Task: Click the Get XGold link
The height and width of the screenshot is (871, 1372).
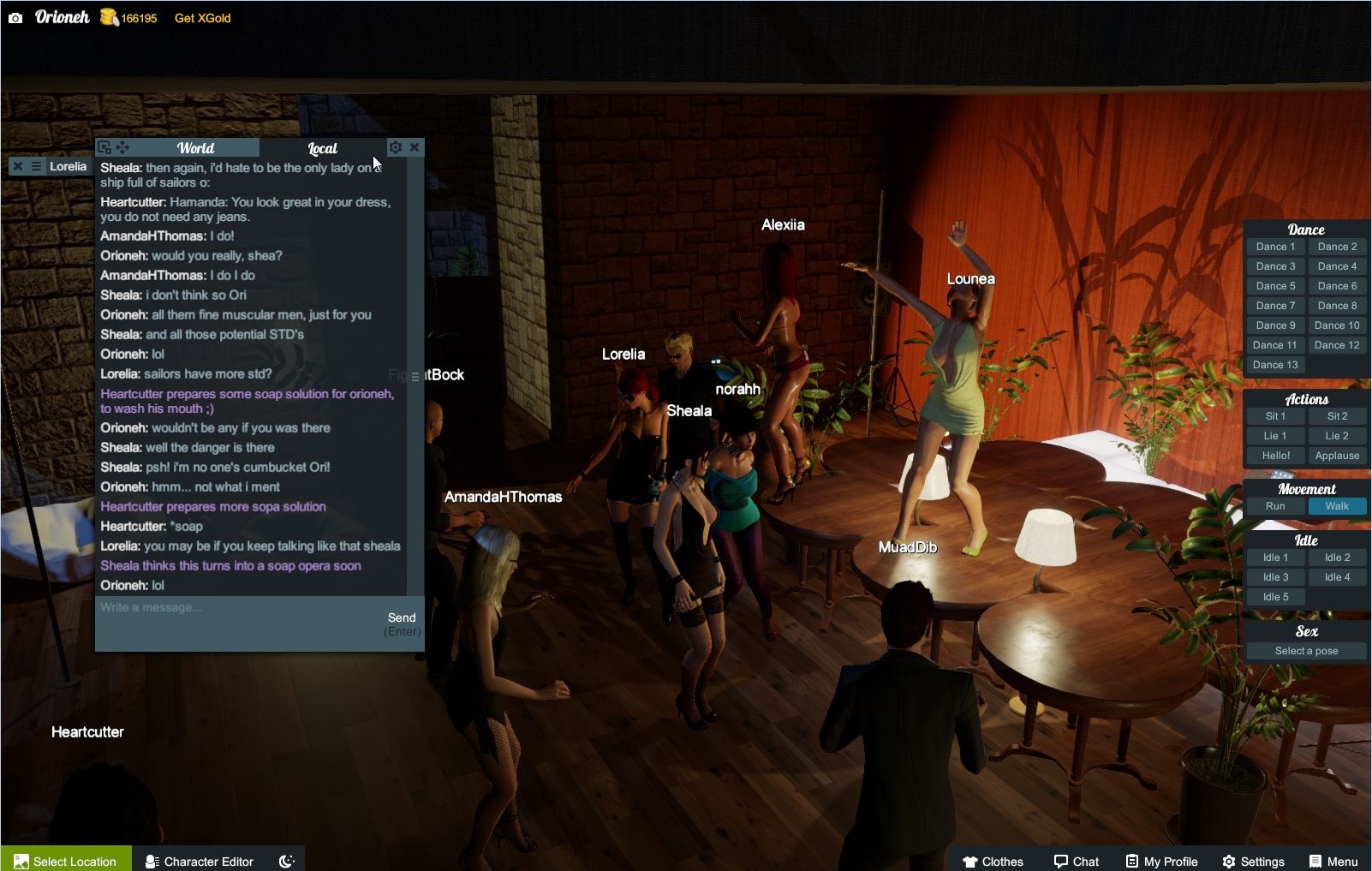Action: tap(201, 17)
